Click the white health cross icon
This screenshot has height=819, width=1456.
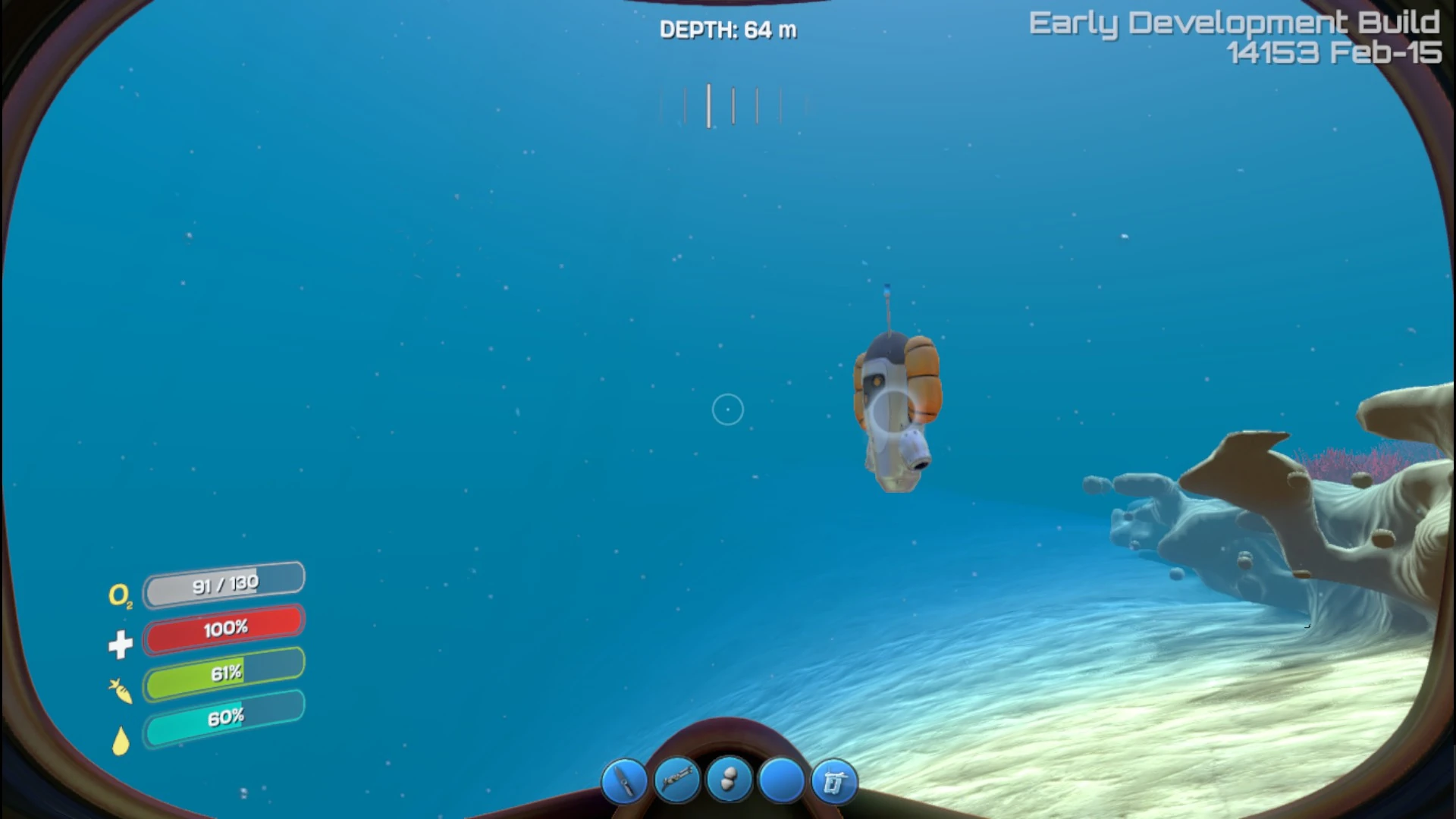click(x=121, y=644)
